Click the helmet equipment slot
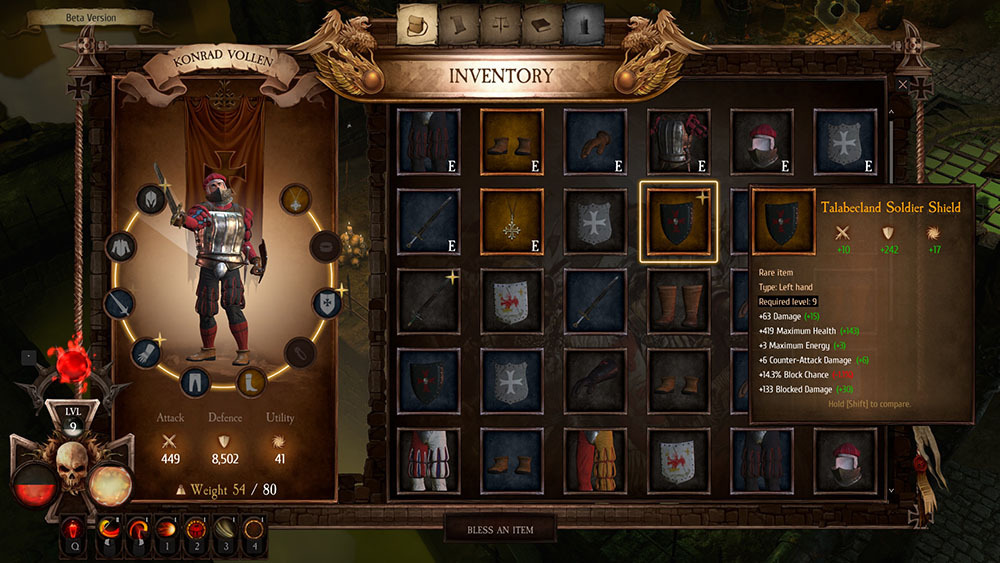The height and width of the screenshot is (563, 1000). (150, 199)
